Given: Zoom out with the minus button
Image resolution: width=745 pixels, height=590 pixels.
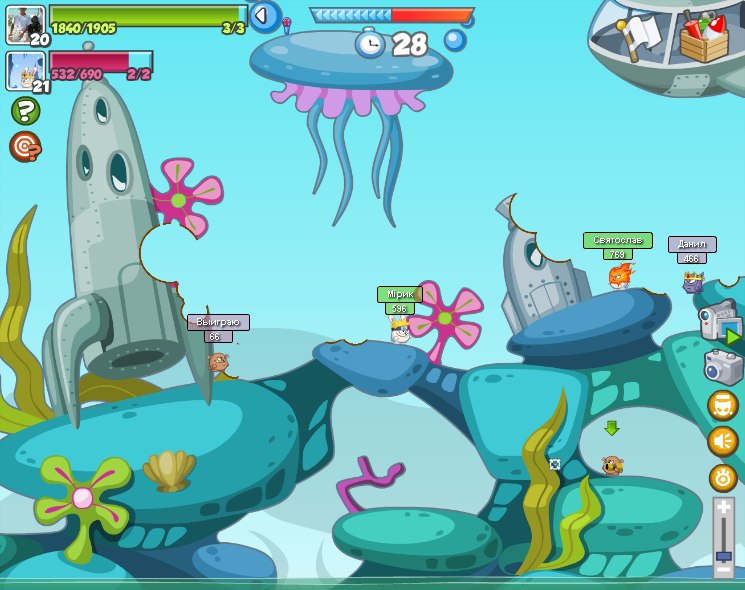Looking at the screenshot, I should (723, 569).
